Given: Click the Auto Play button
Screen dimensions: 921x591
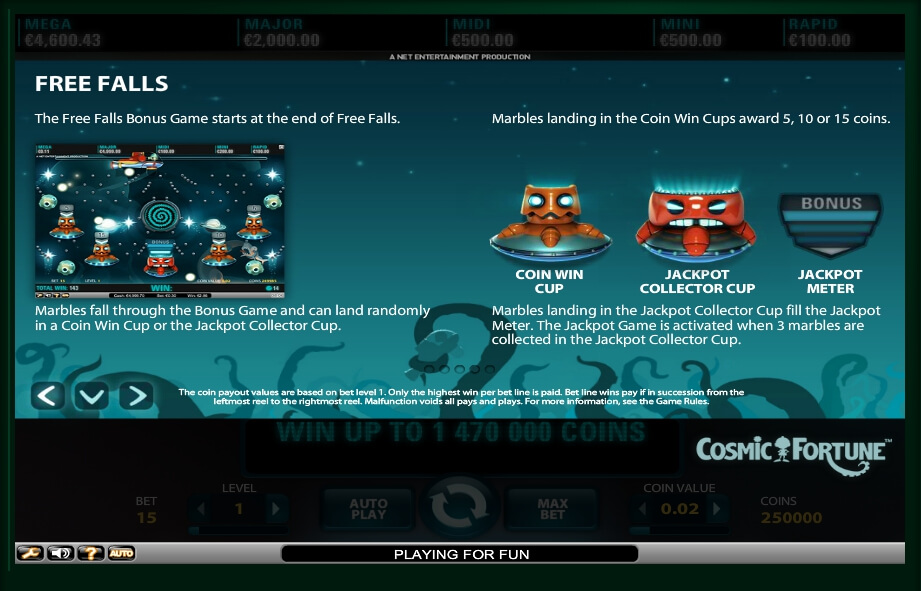Looking at the screenshot, I should [368, 509].
